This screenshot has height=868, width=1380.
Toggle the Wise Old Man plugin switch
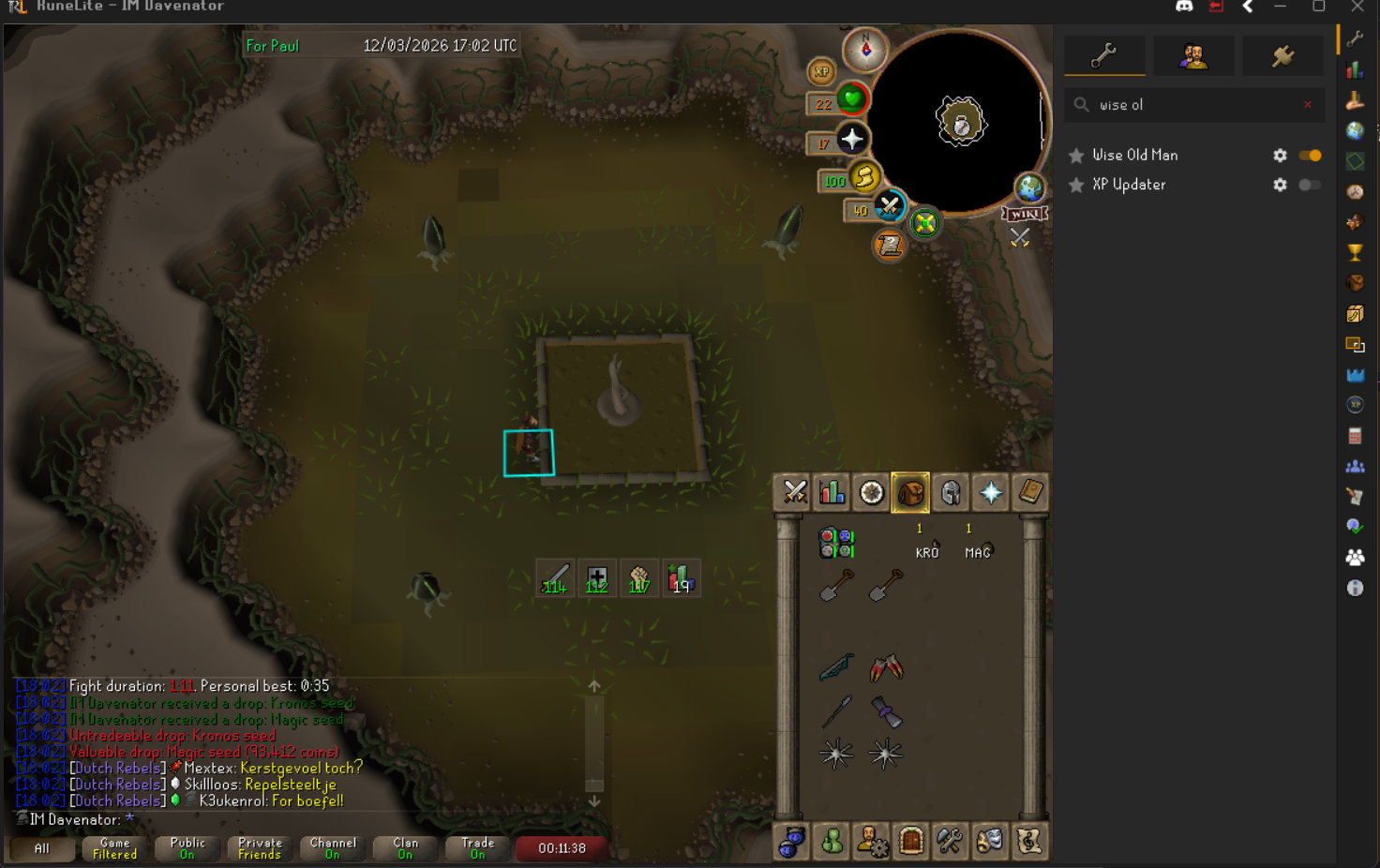1310,156
